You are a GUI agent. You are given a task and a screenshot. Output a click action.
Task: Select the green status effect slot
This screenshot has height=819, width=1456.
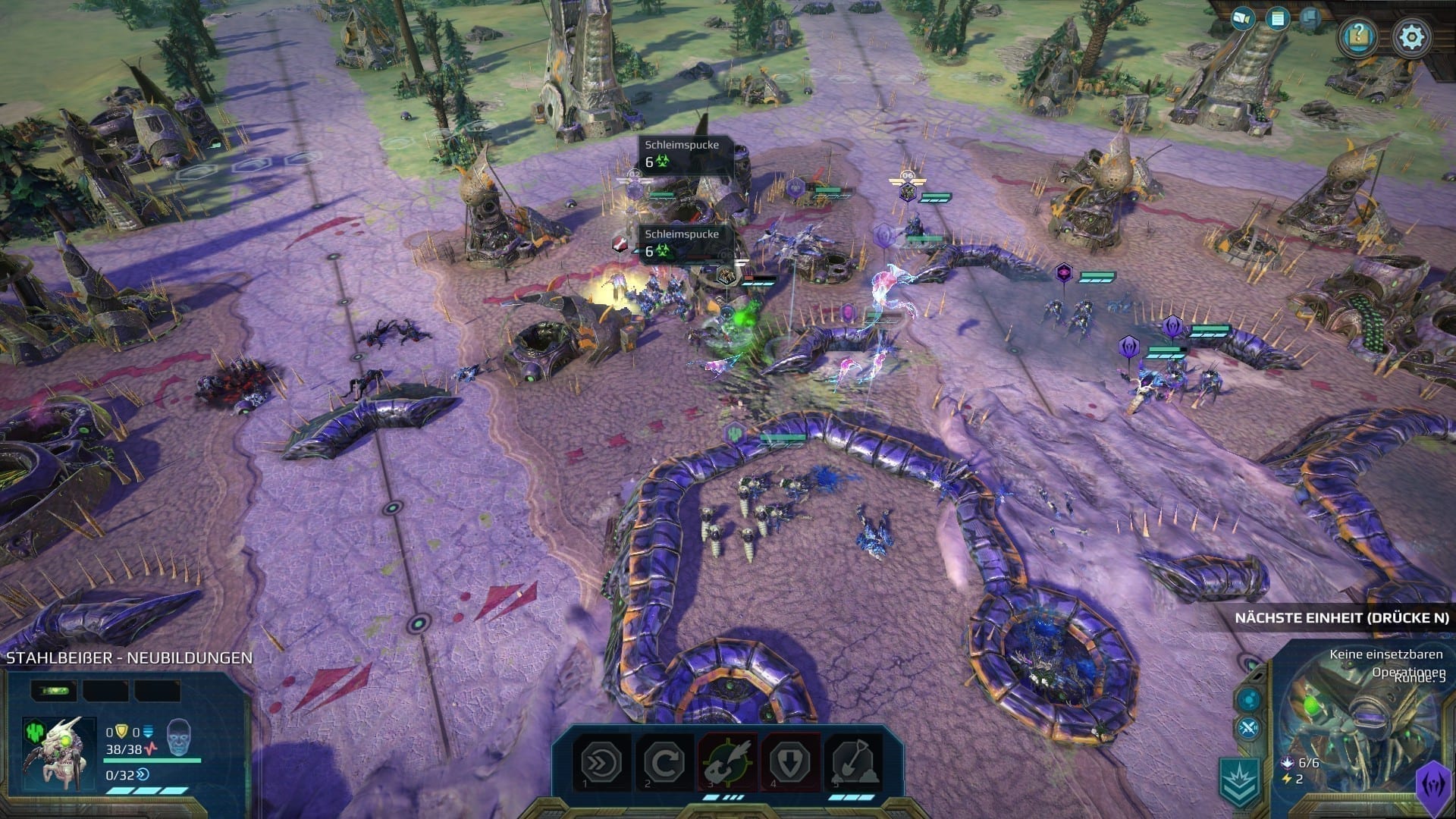pos(54,691)
